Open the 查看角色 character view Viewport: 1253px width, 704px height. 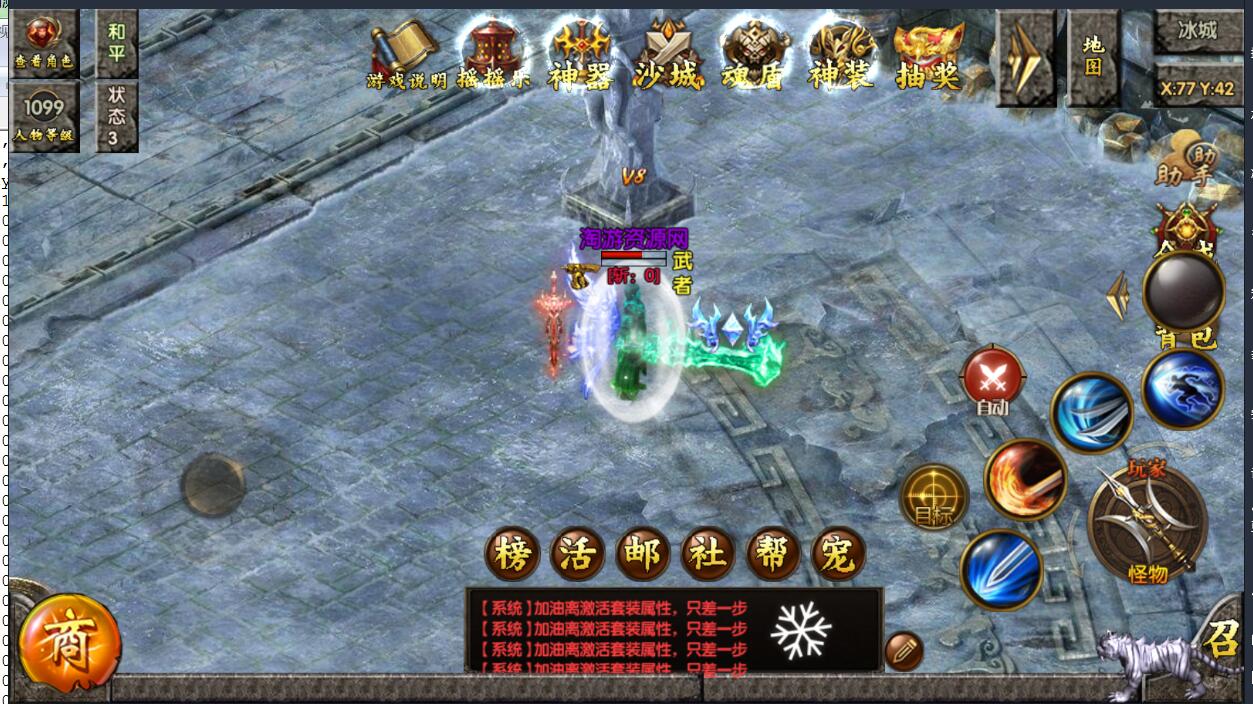pyautogui.click(x=44, y=44)
